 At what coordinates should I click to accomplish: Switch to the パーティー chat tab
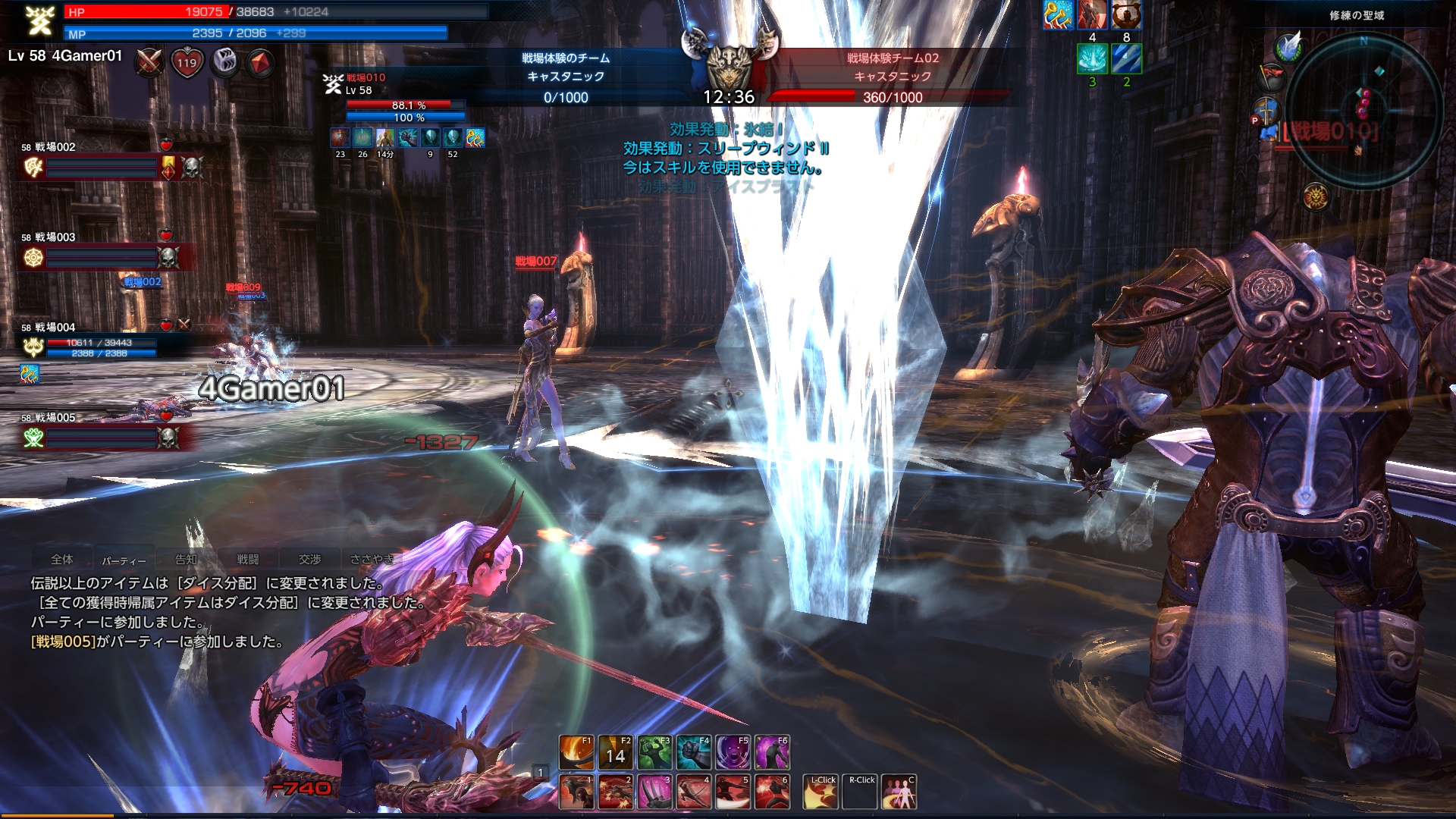pos(124,560)
